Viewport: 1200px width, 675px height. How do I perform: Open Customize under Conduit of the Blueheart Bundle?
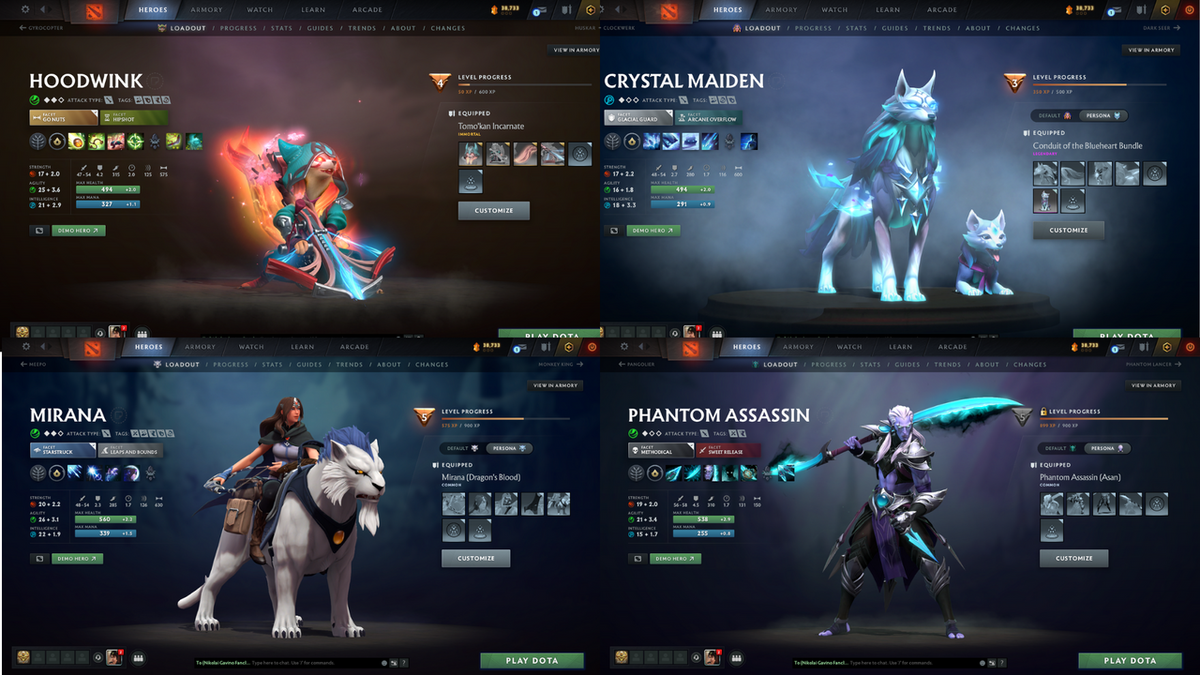(x=1068, y=230)
